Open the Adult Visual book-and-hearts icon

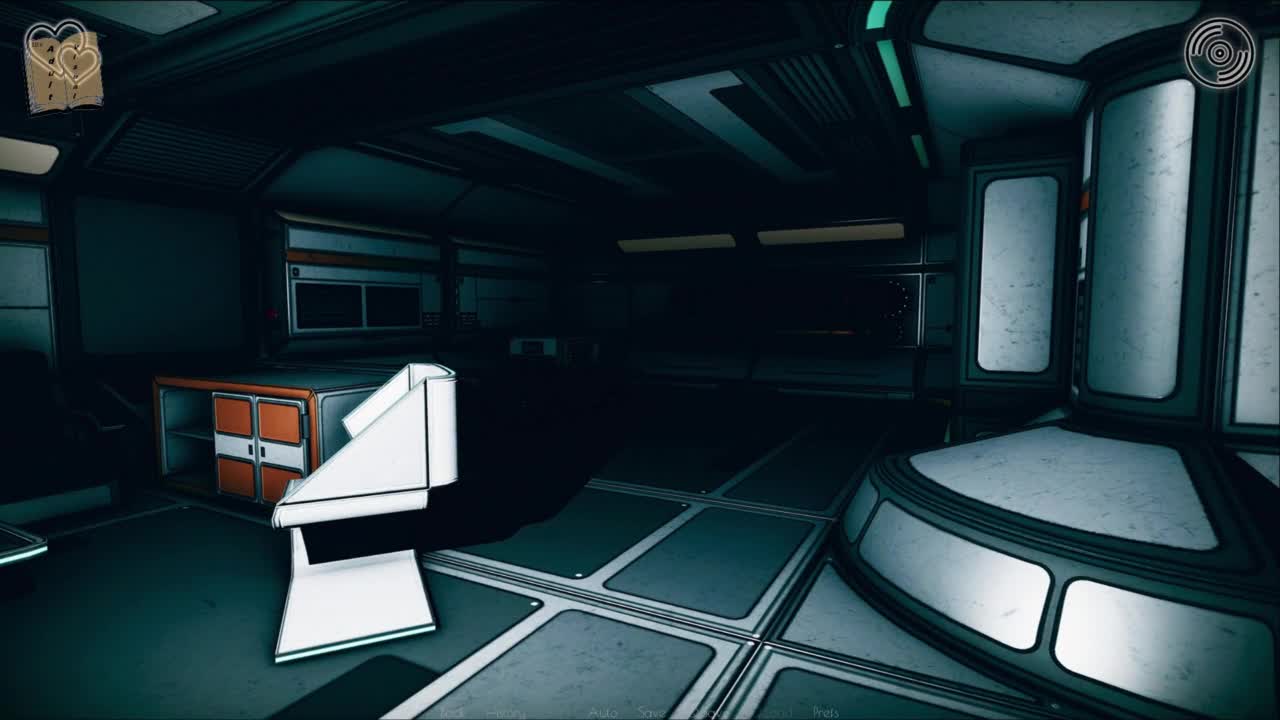[63, 67]
